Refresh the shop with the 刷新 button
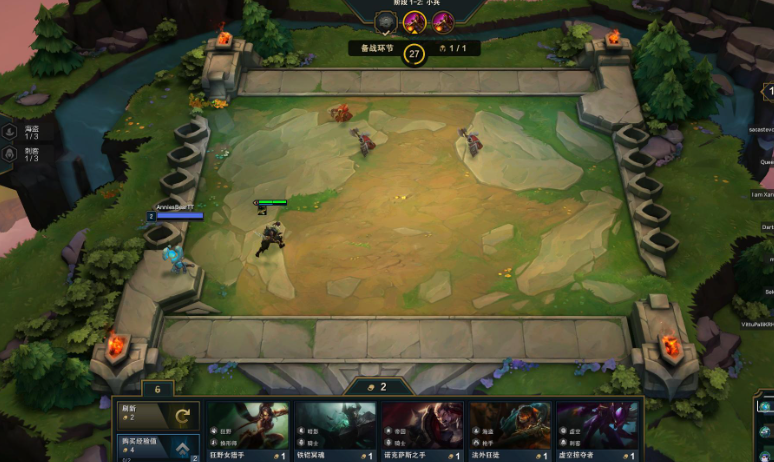 click(x=157, y=415)
